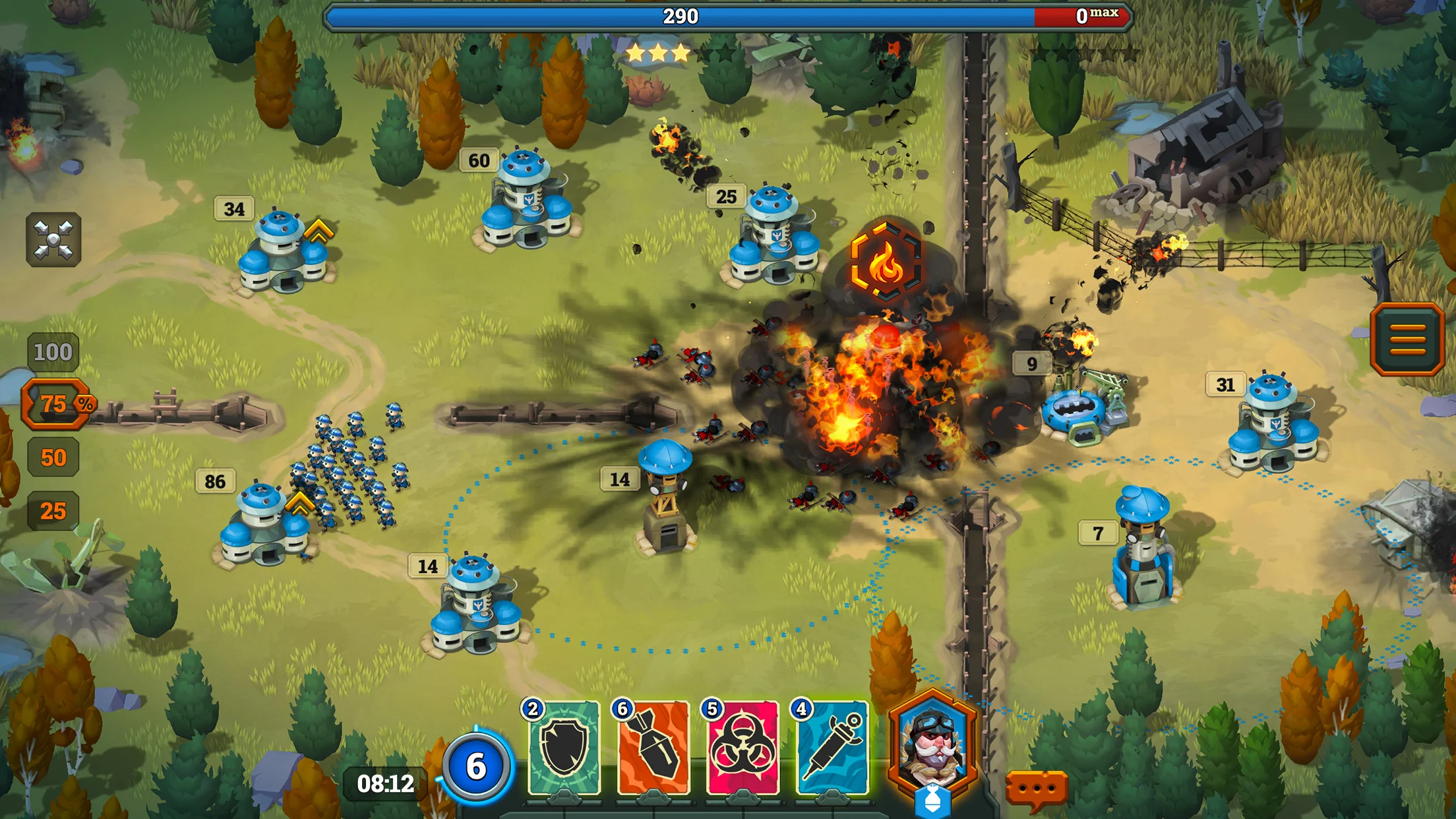Viewport: 1456px width, 819px height.
Task: Choose the orange bomb ability card
Action: pyautogui.click(x=653, y=748)
